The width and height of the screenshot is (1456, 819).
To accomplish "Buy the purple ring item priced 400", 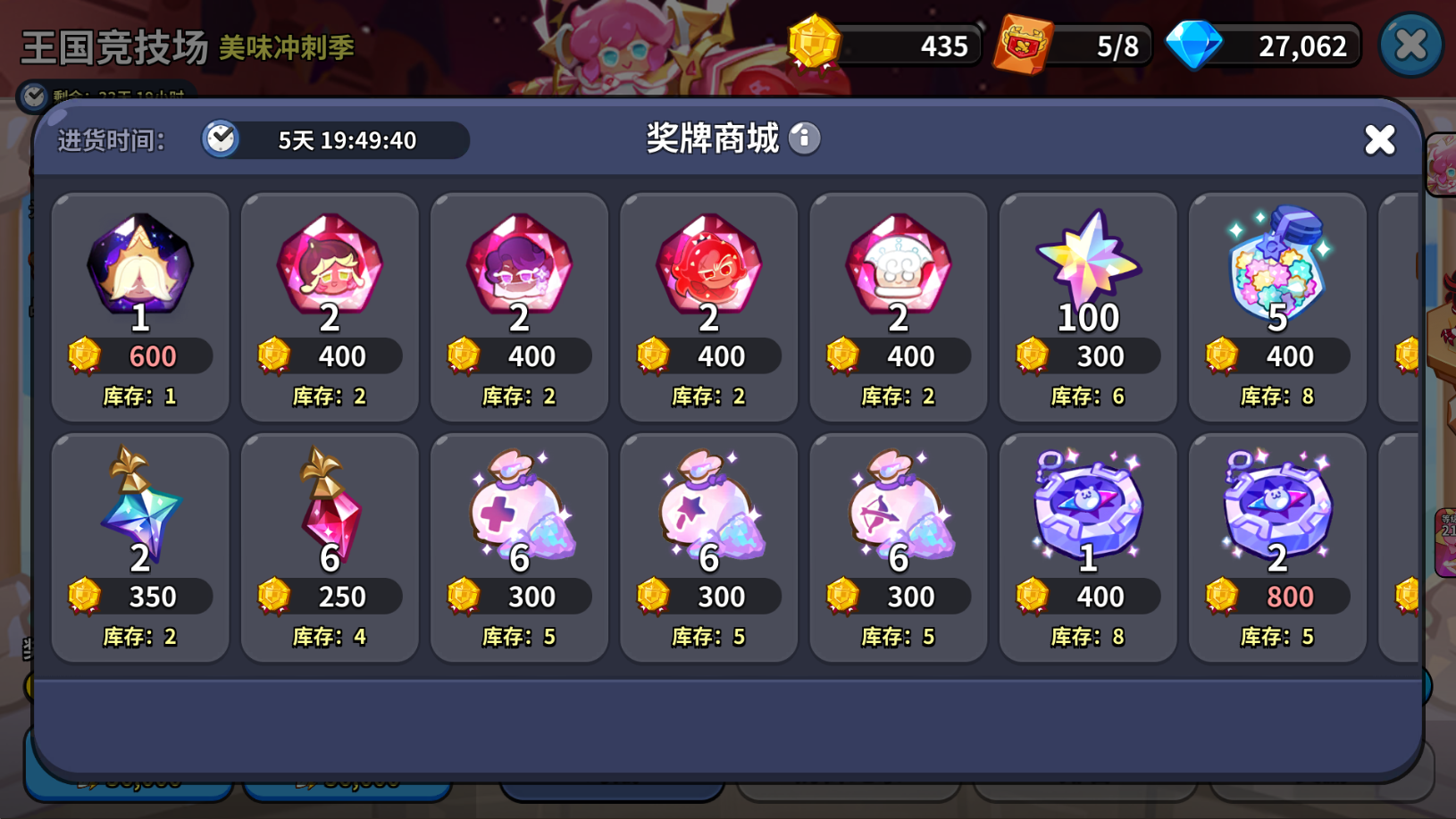I will pos(1087,547).
